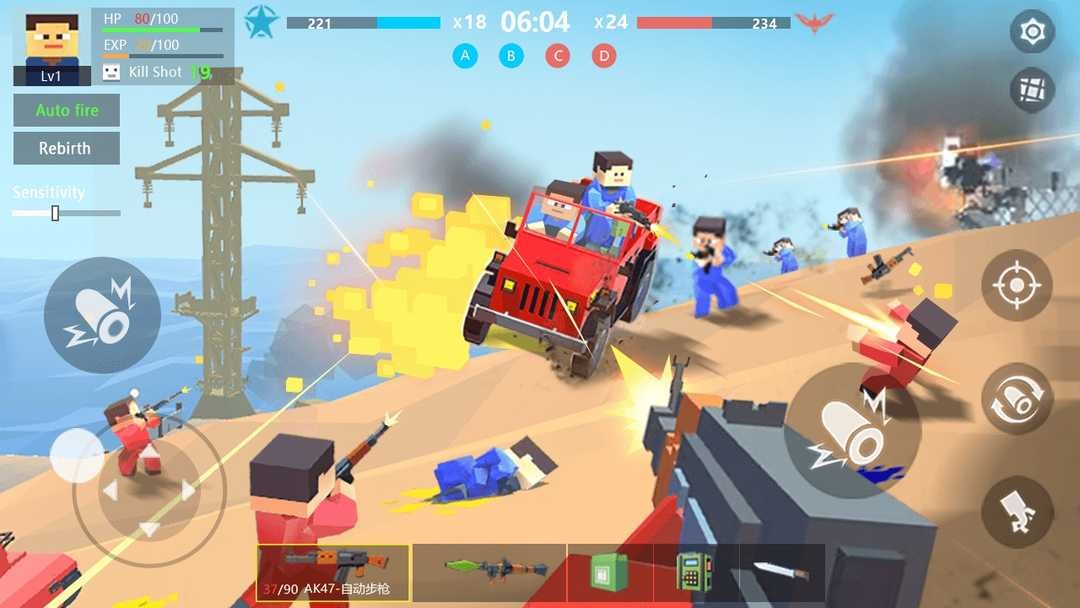Open the gear settings menu

[x=1032, y=32]
